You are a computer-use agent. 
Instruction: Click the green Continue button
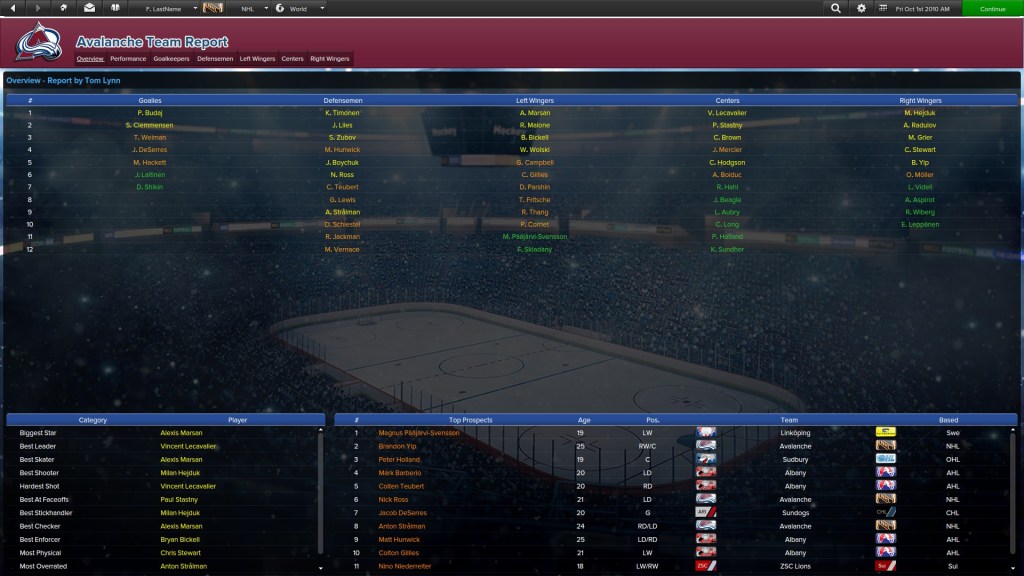coord(992,8)
